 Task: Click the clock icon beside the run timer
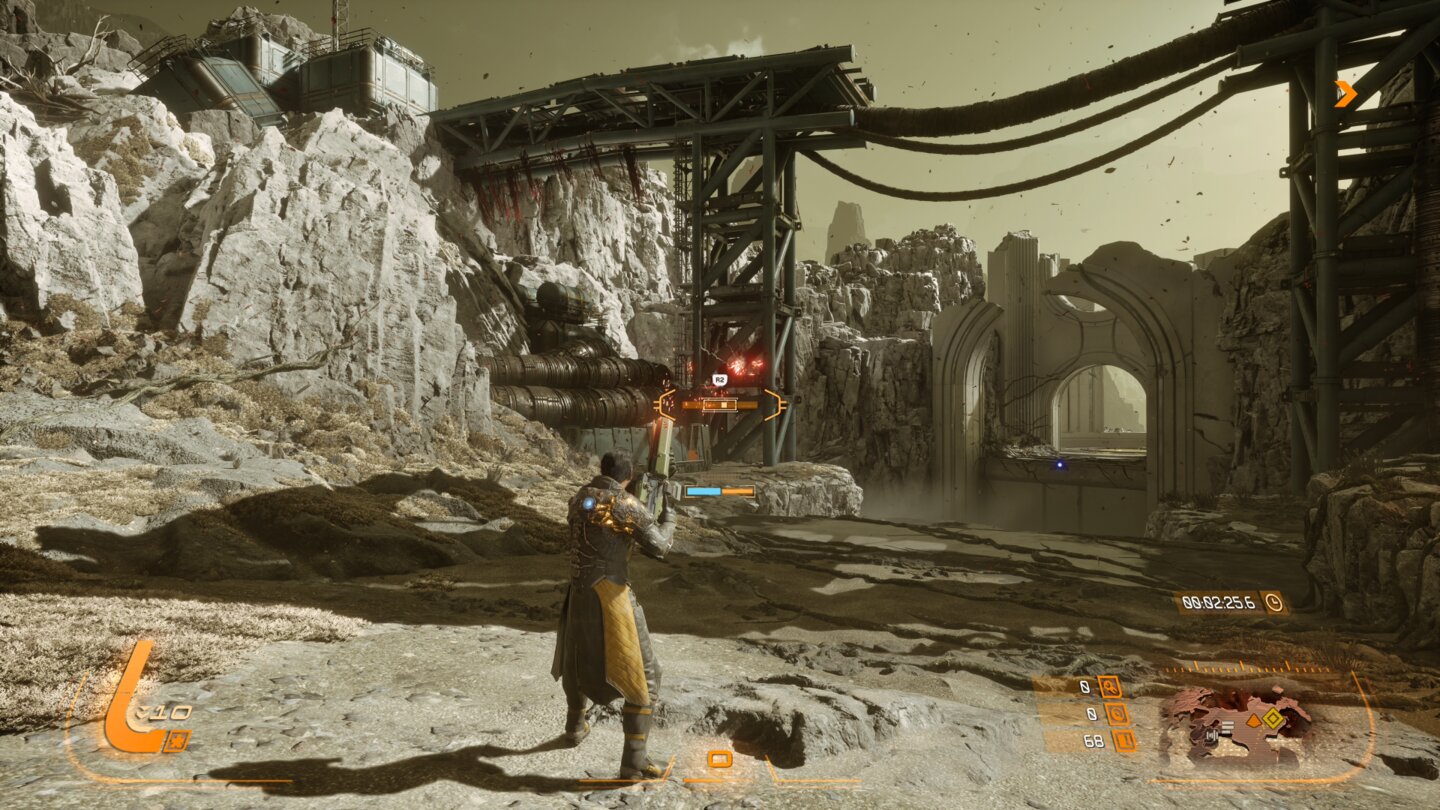pyautogui.click(x=1273, y=602)
